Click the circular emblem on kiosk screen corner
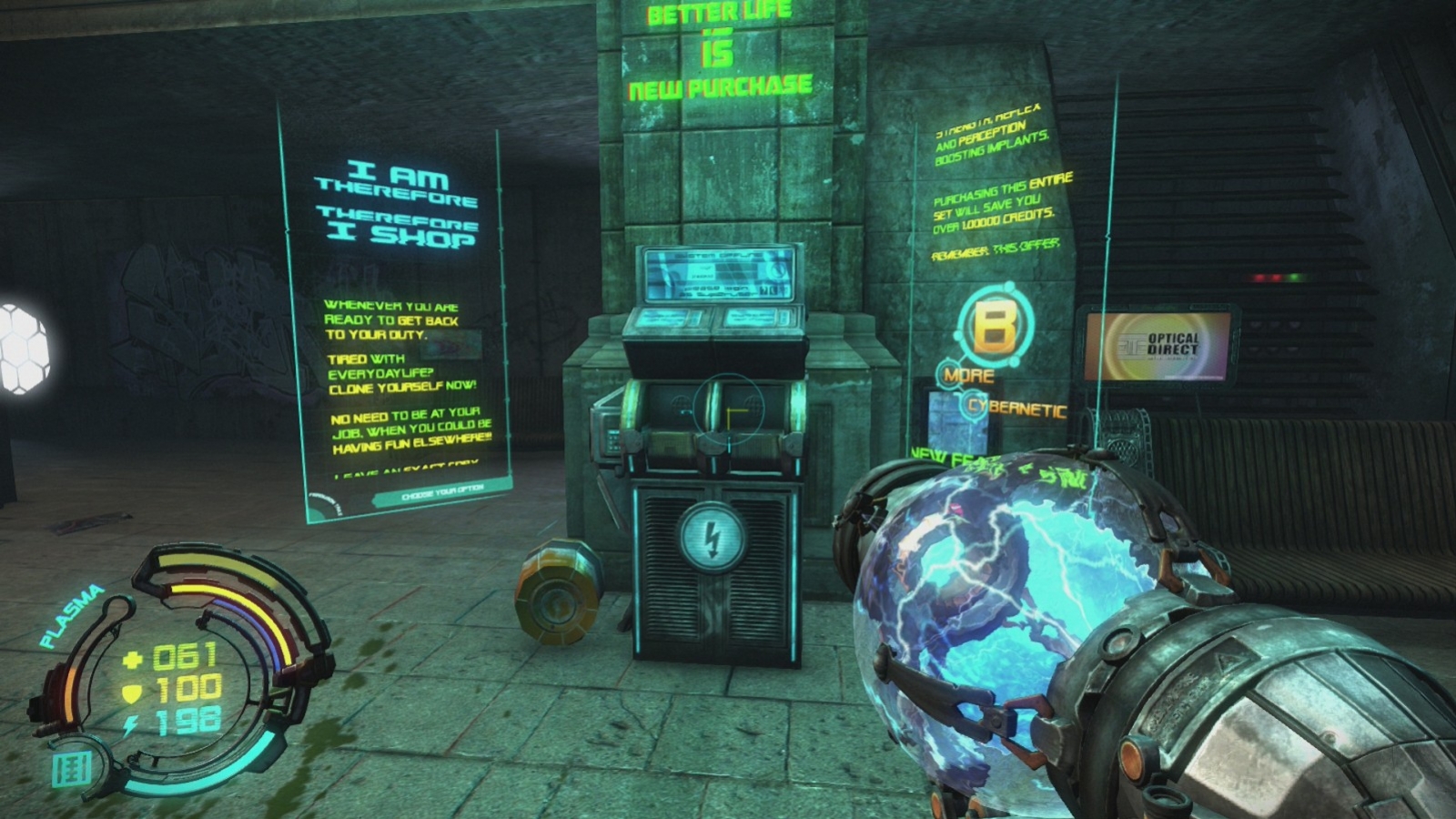Image resolution: width=1456 pixels, height=819 pixels. point(776,272)
